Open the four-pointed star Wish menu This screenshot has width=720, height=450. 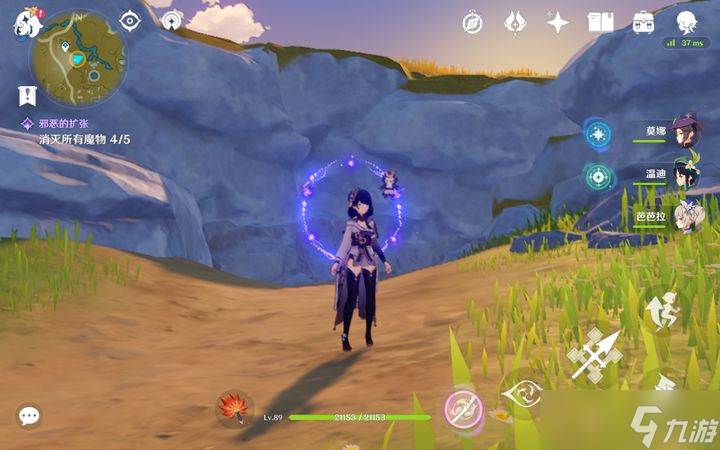[x=558, y=22]
